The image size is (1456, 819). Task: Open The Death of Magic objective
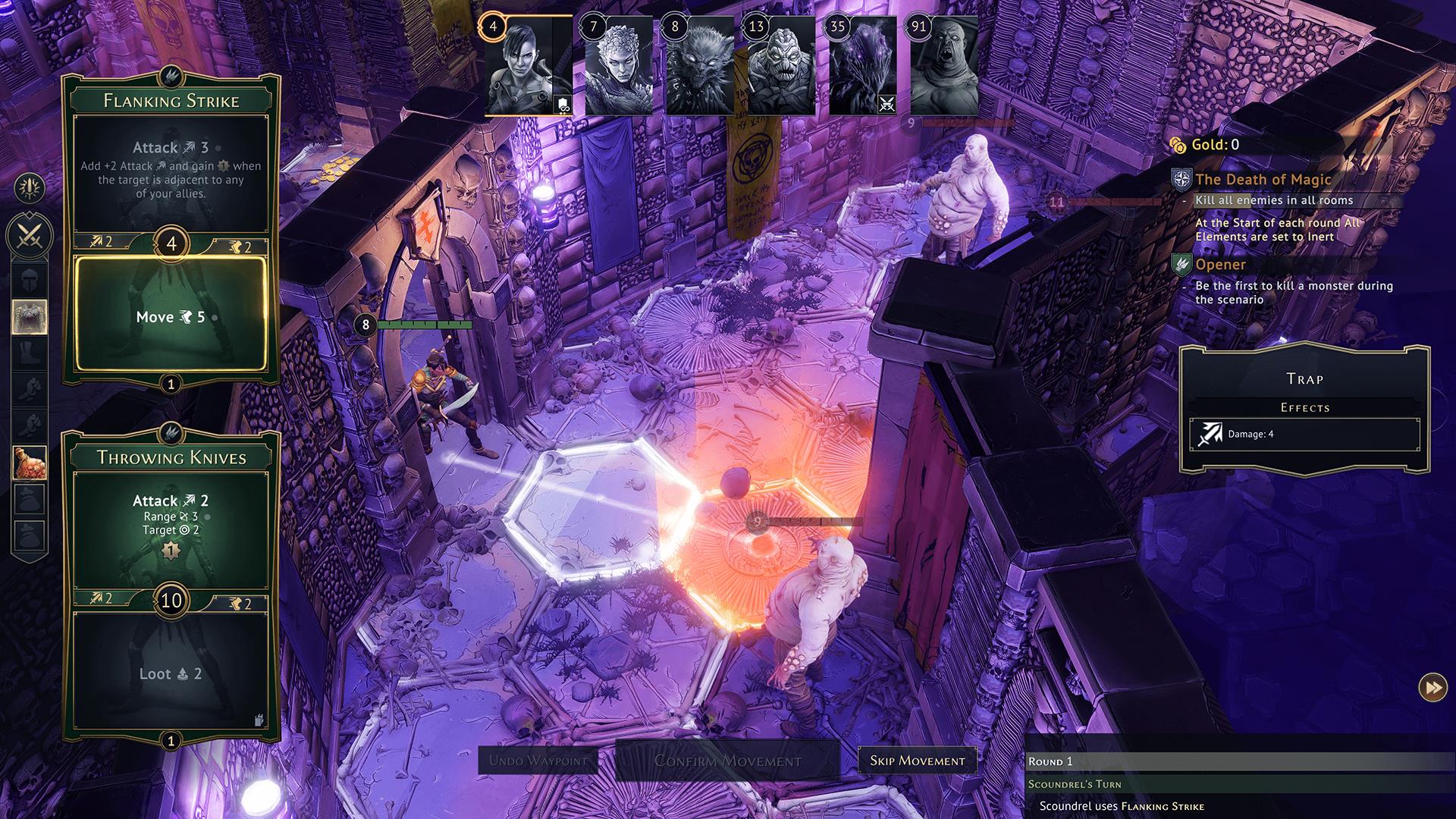pos(1263,180)
